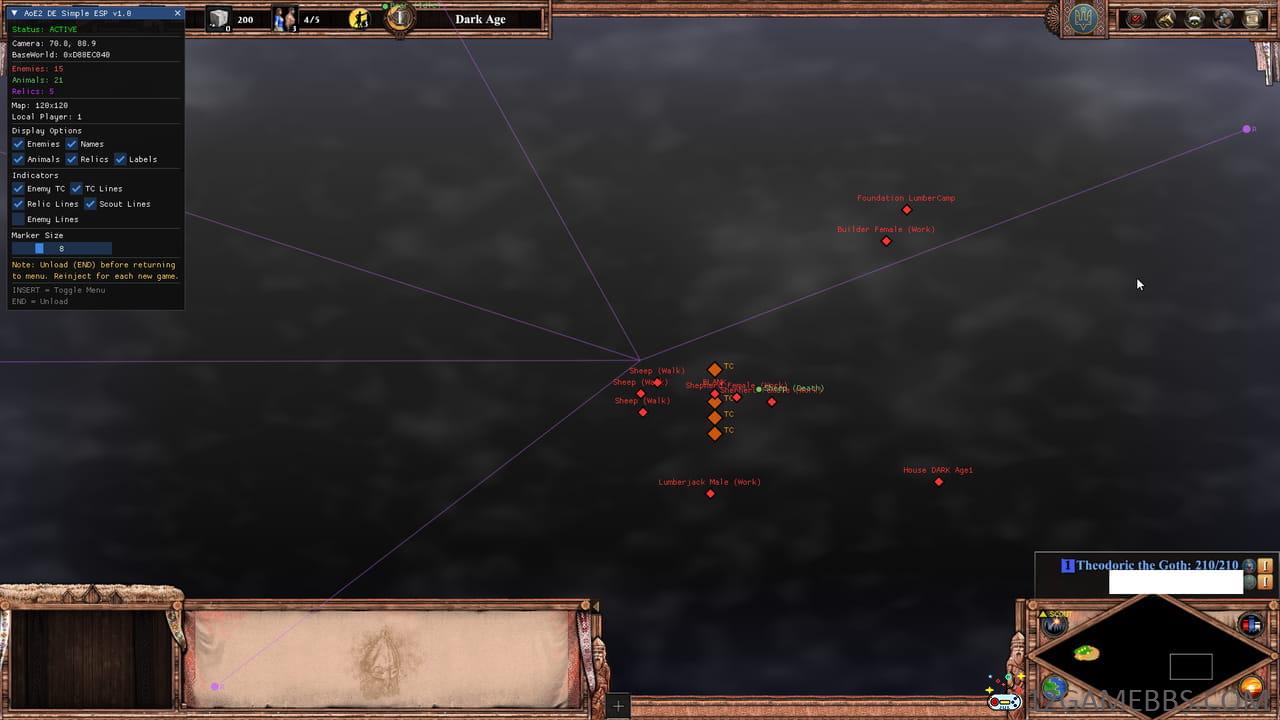Click the fiery icon at minimap bottom right
This screenshot has width=1280, height=720.
pos(1250,686)
